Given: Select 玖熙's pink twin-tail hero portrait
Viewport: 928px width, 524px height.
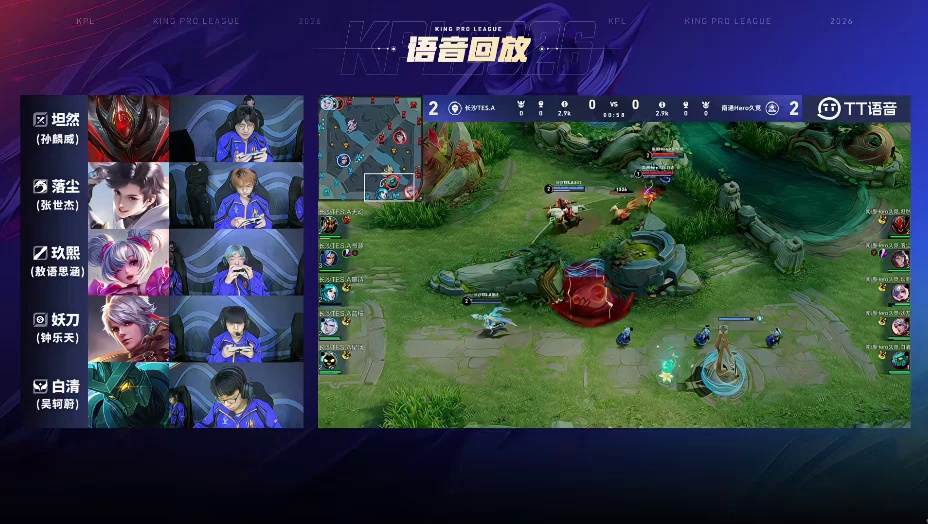Looking at the screenshot, I should coord(129,262).
